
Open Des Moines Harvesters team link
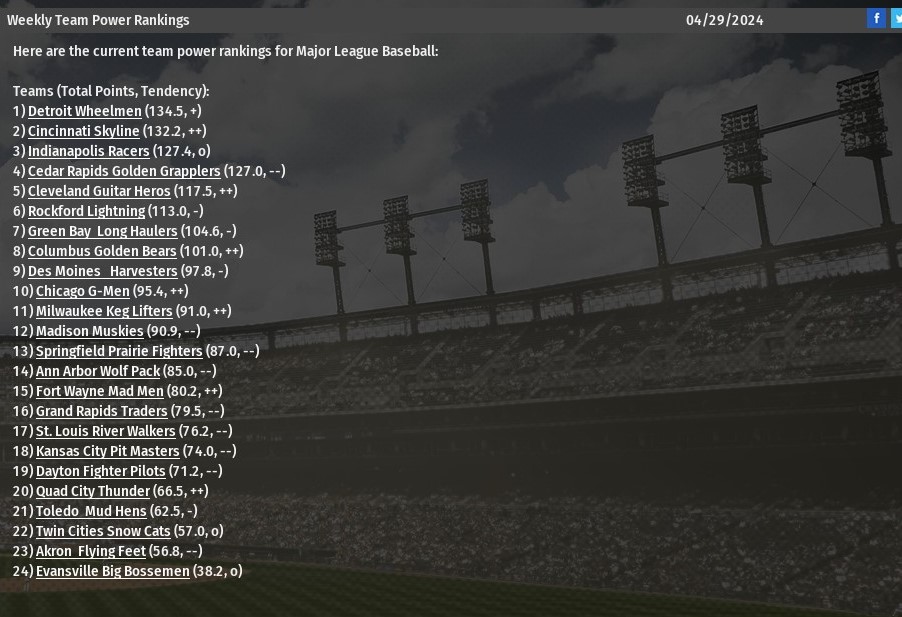click(x=102, y=271)
